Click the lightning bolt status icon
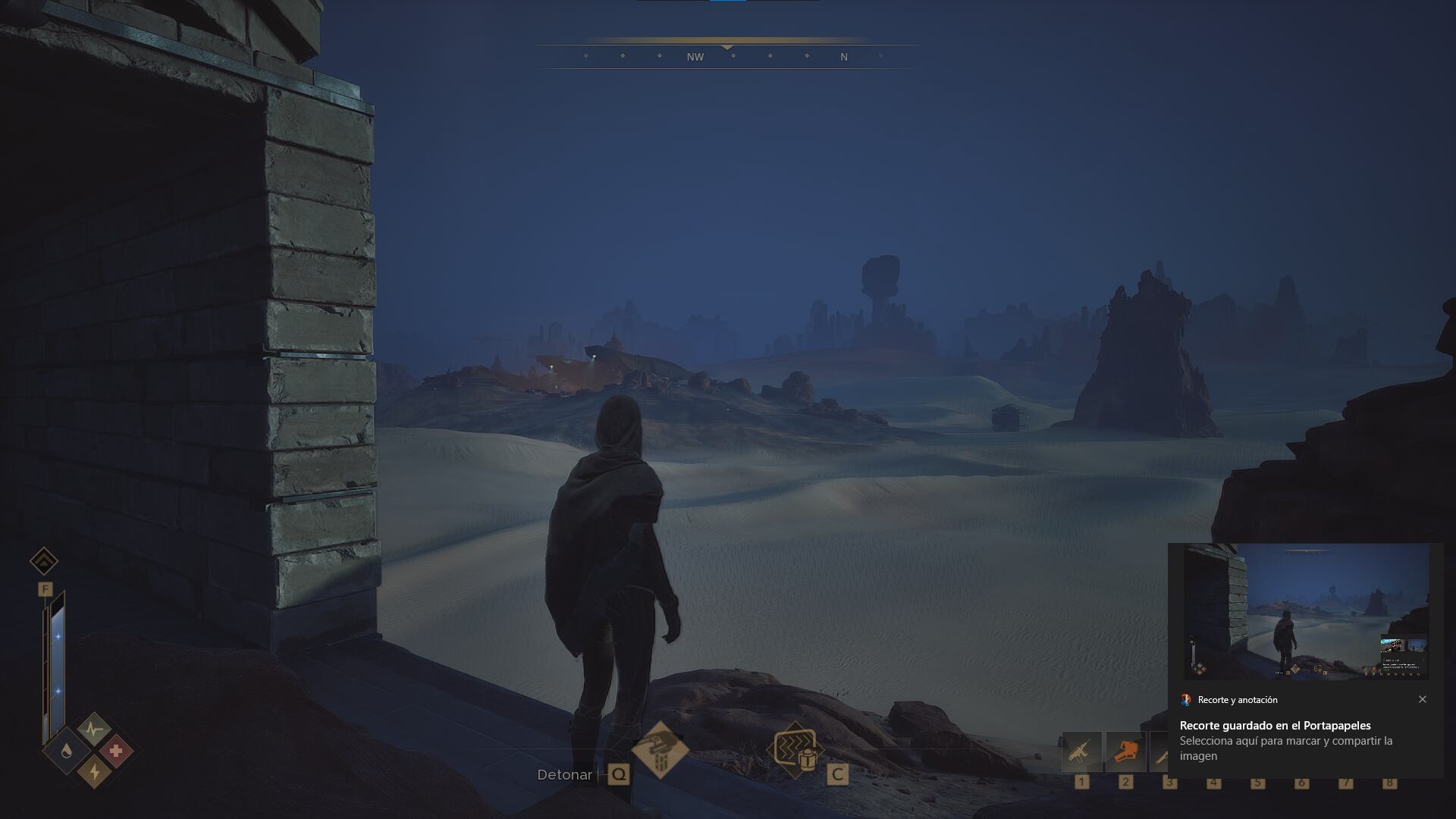This screenshot has width=1456, height=819. pos(95,771)
